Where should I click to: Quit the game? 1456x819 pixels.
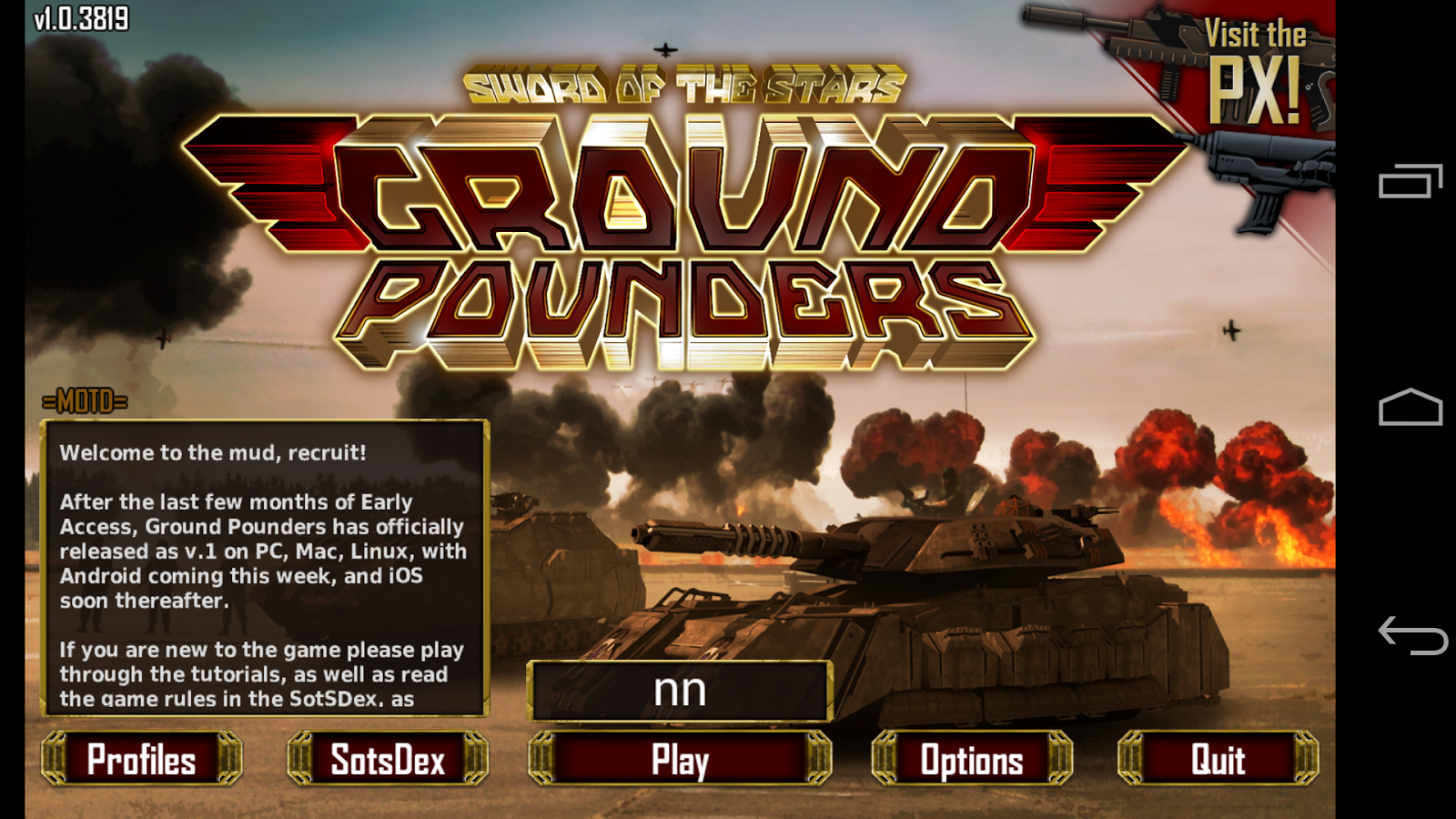1218,758
